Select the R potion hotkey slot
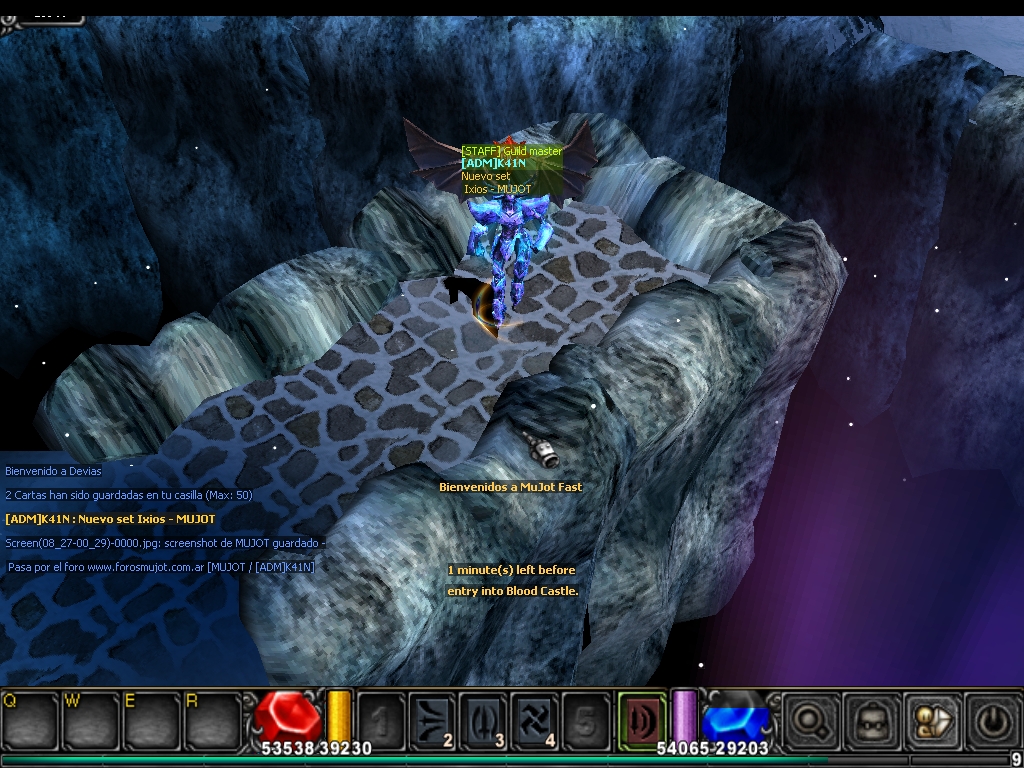 coord(211,718)
